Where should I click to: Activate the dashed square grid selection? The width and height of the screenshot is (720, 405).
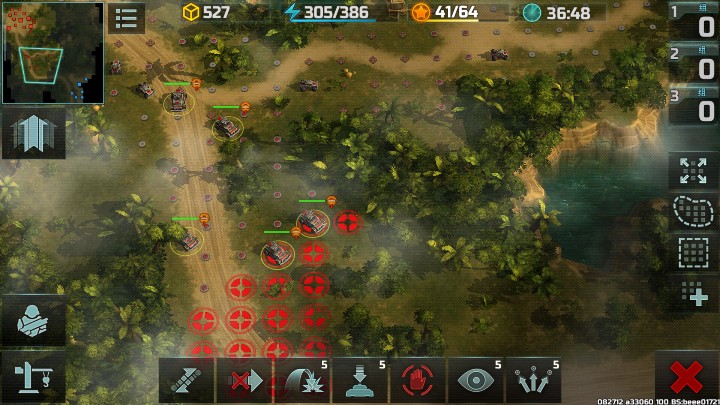(x=693, y=253)
